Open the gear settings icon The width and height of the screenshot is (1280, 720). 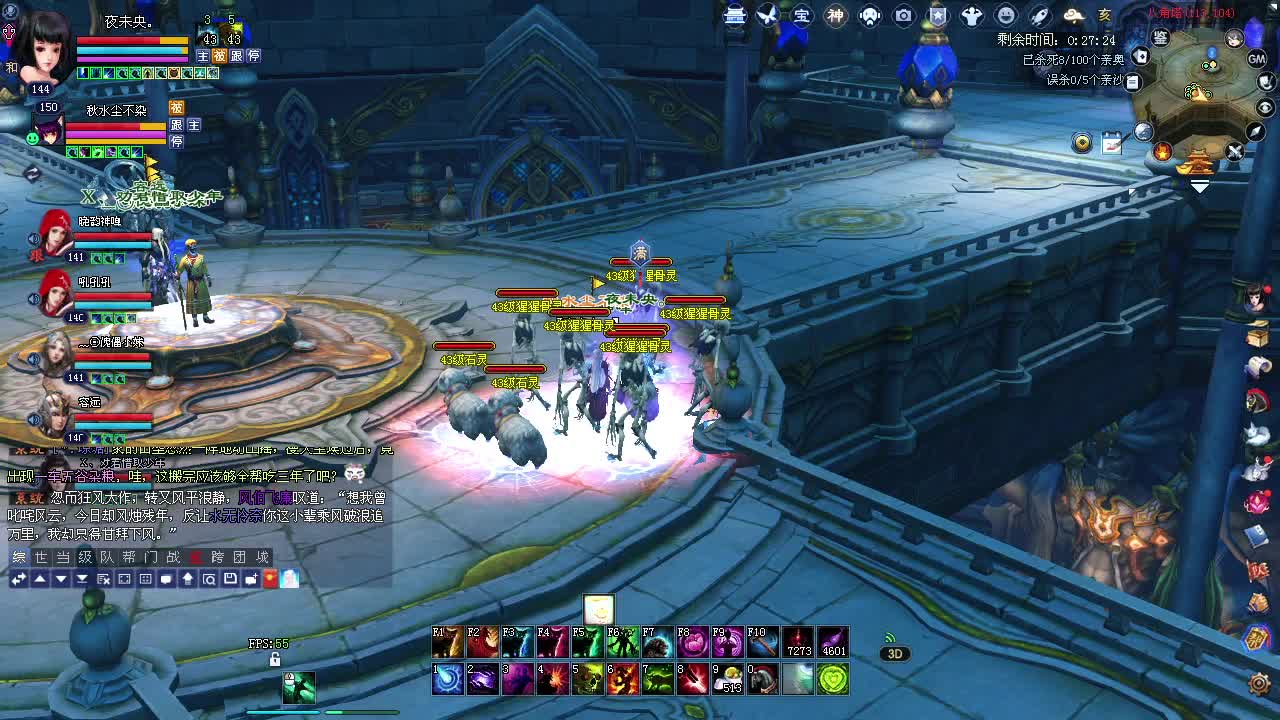pos(1259,684)
